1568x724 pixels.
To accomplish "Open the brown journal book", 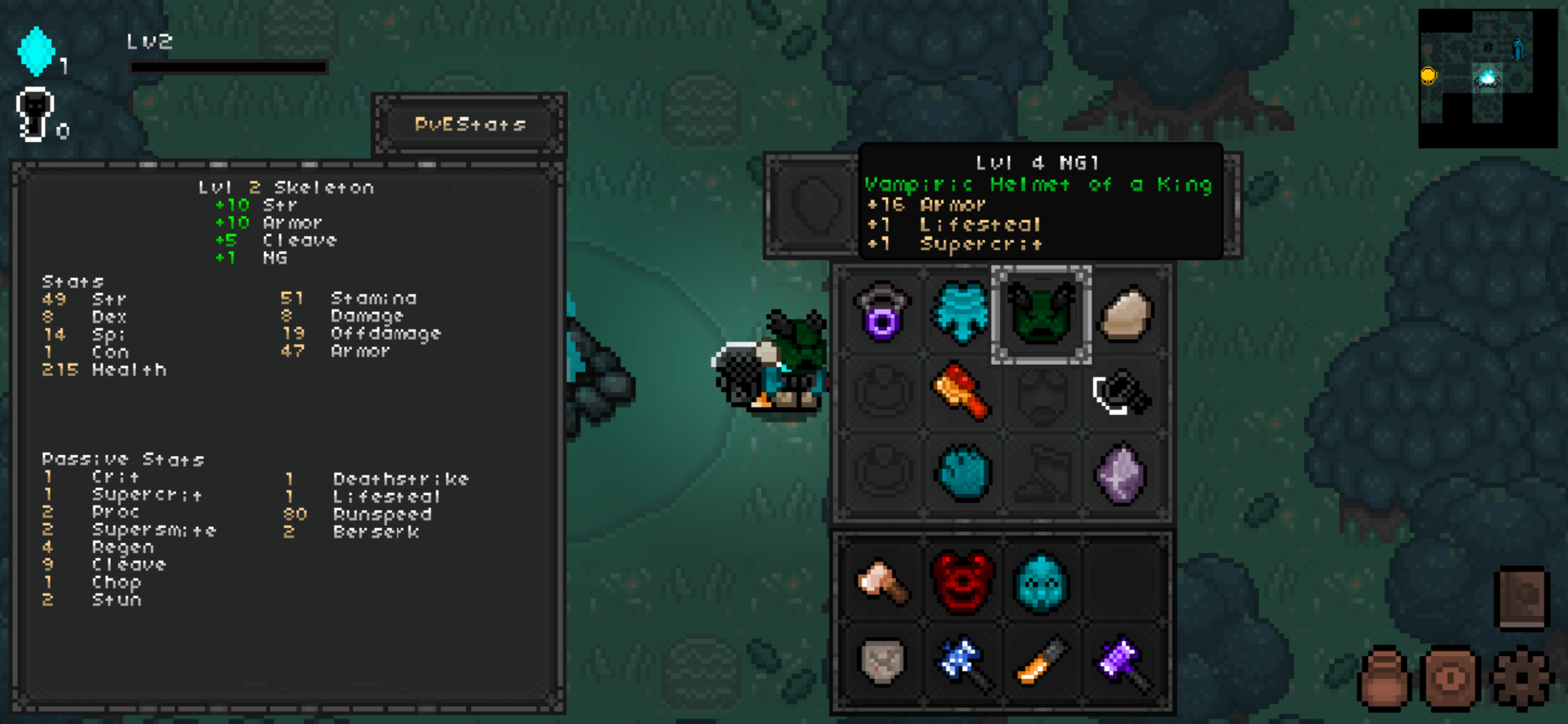I will 1521,598.
